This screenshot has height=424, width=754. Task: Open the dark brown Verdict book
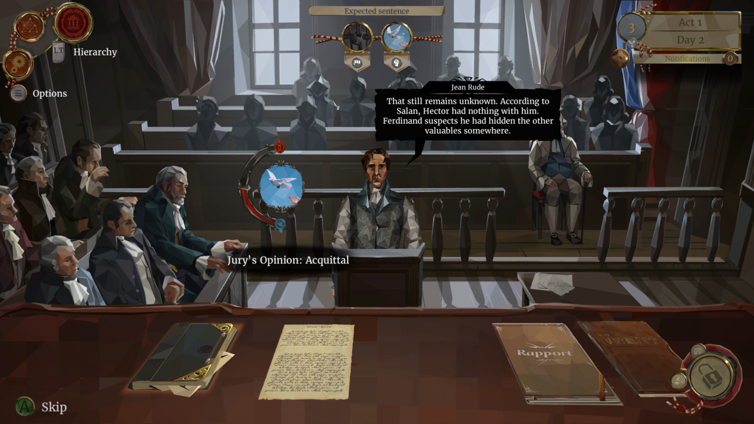[x=630, y=353]
